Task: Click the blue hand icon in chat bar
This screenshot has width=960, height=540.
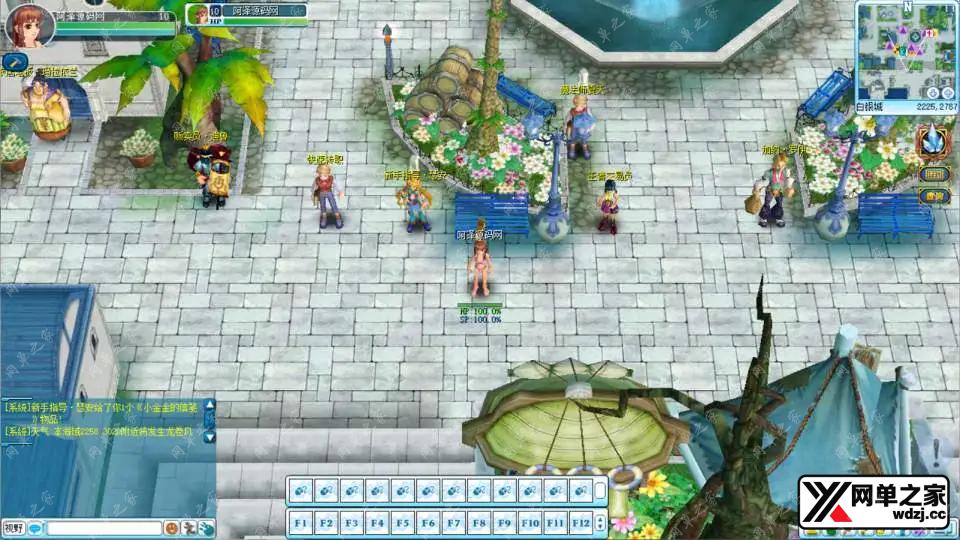Action: (205, 528)
